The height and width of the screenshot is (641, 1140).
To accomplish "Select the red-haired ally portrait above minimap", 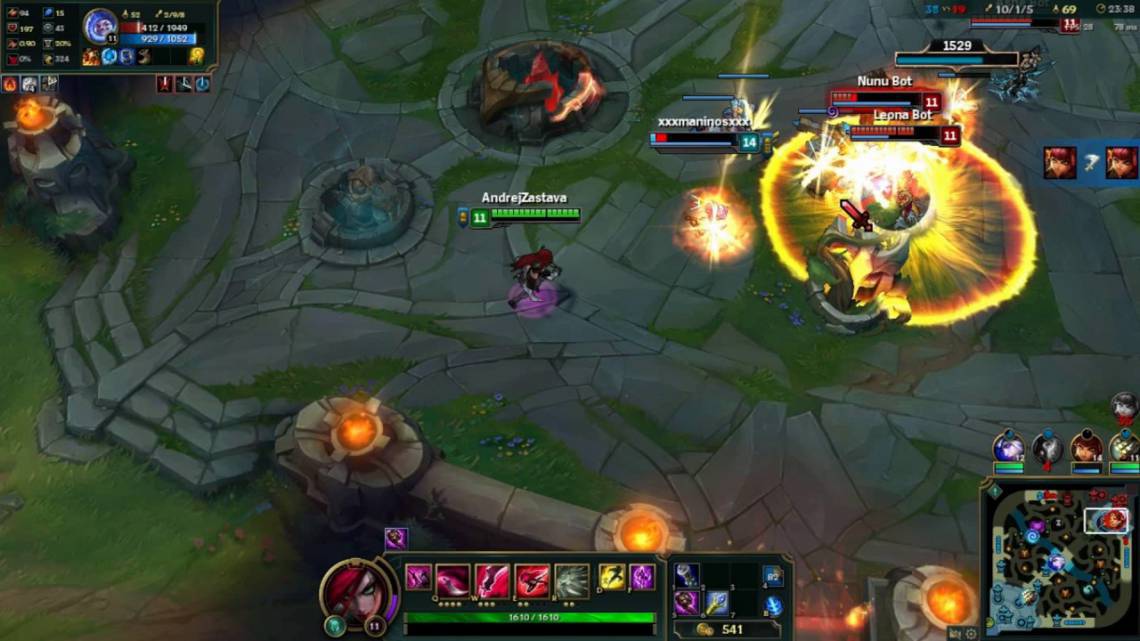I will (1086, 447).
